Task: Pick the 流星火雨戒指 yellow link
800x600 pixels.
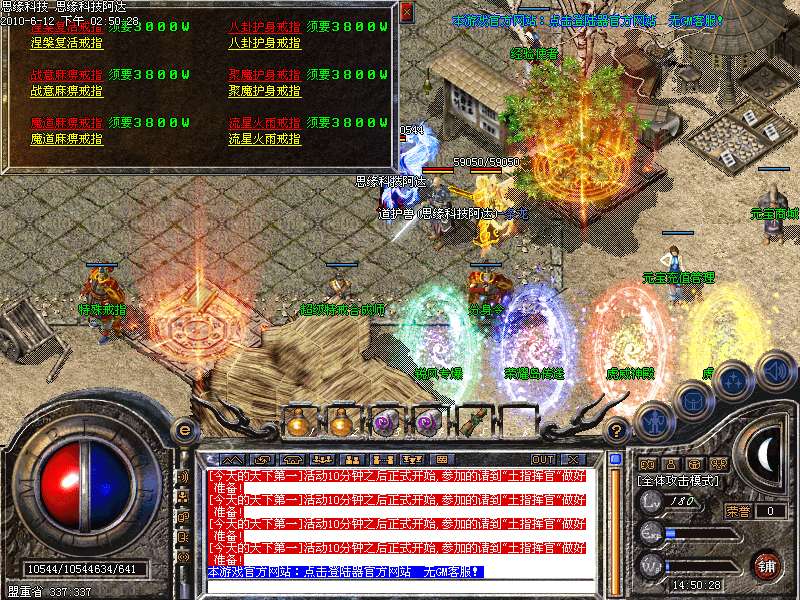Action: click(265, 139)
